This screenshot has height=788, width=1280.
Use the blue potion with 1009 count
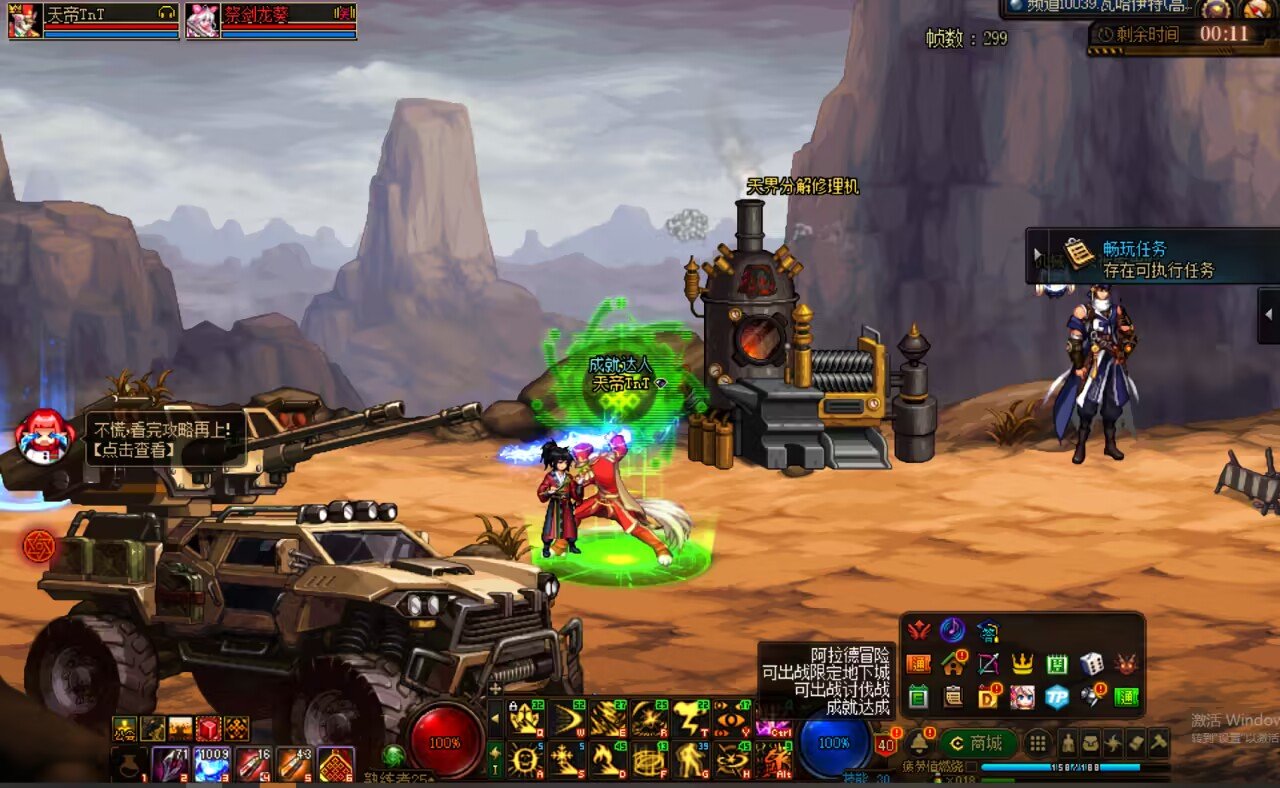[x=211, y=765]
